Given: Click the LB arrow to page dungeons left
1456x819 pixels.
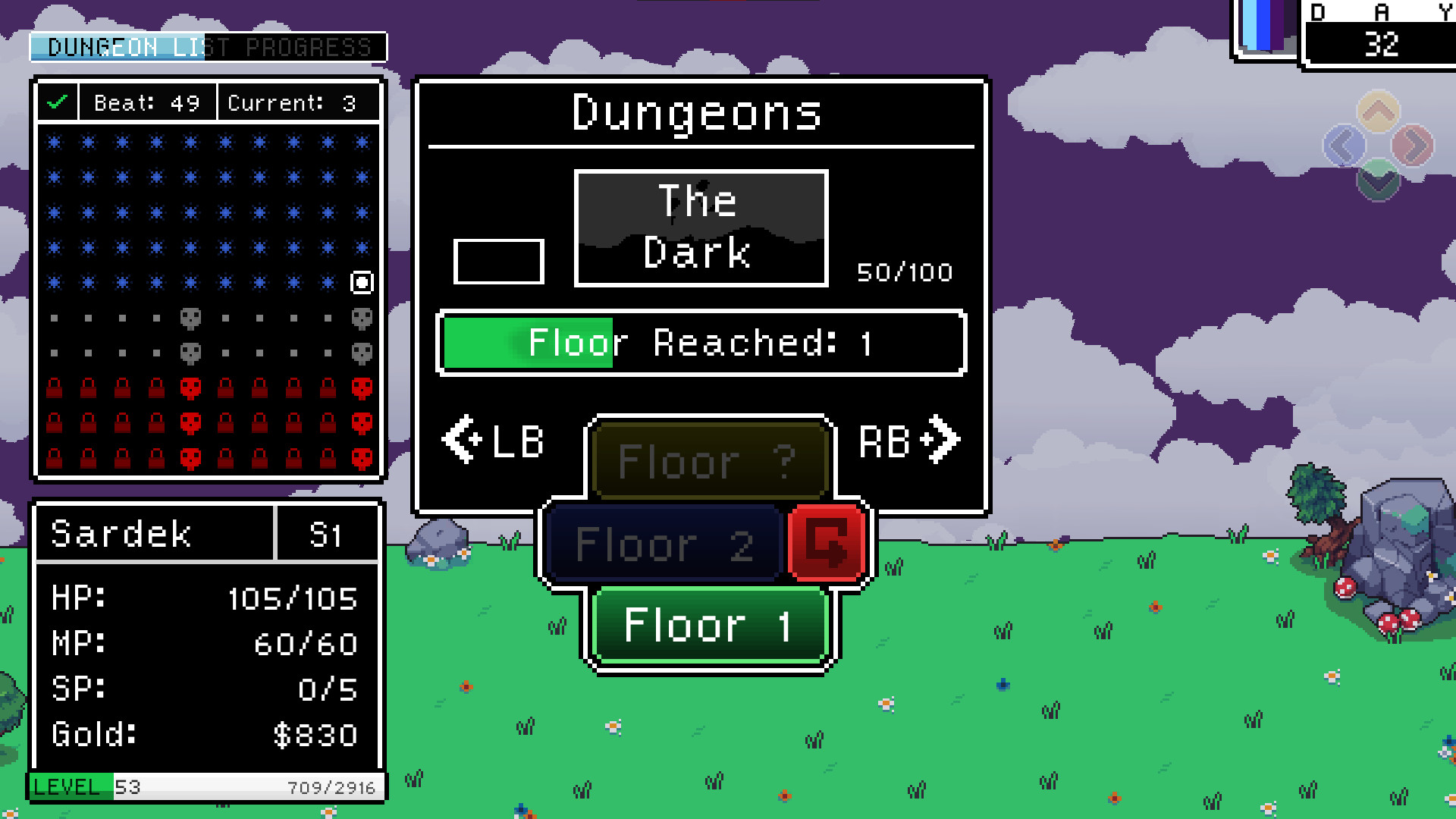Looking at the screenshot, I should [x=494, y=441].
